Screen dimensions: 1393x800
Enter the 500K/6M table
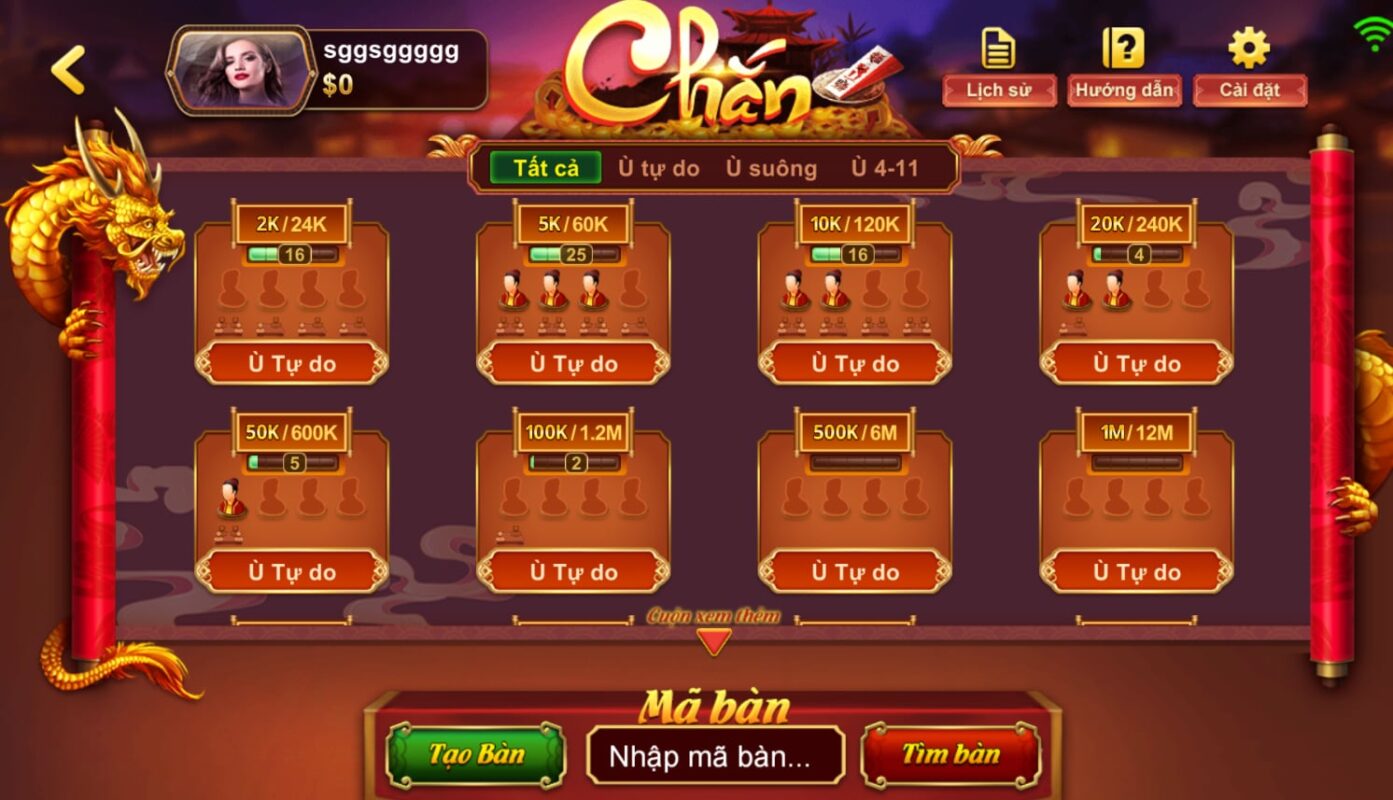point(855,572)
